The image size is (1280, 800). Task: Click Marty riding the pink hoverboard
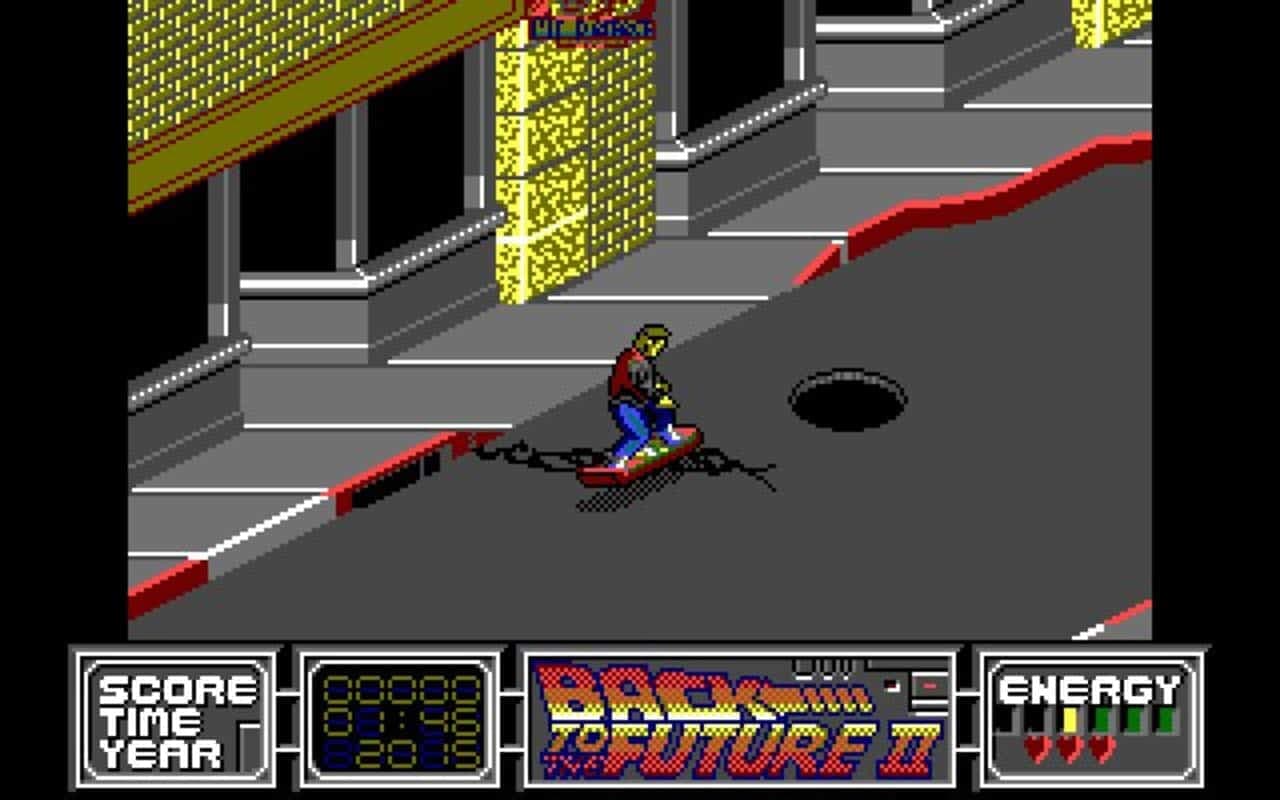click(645, 400)
